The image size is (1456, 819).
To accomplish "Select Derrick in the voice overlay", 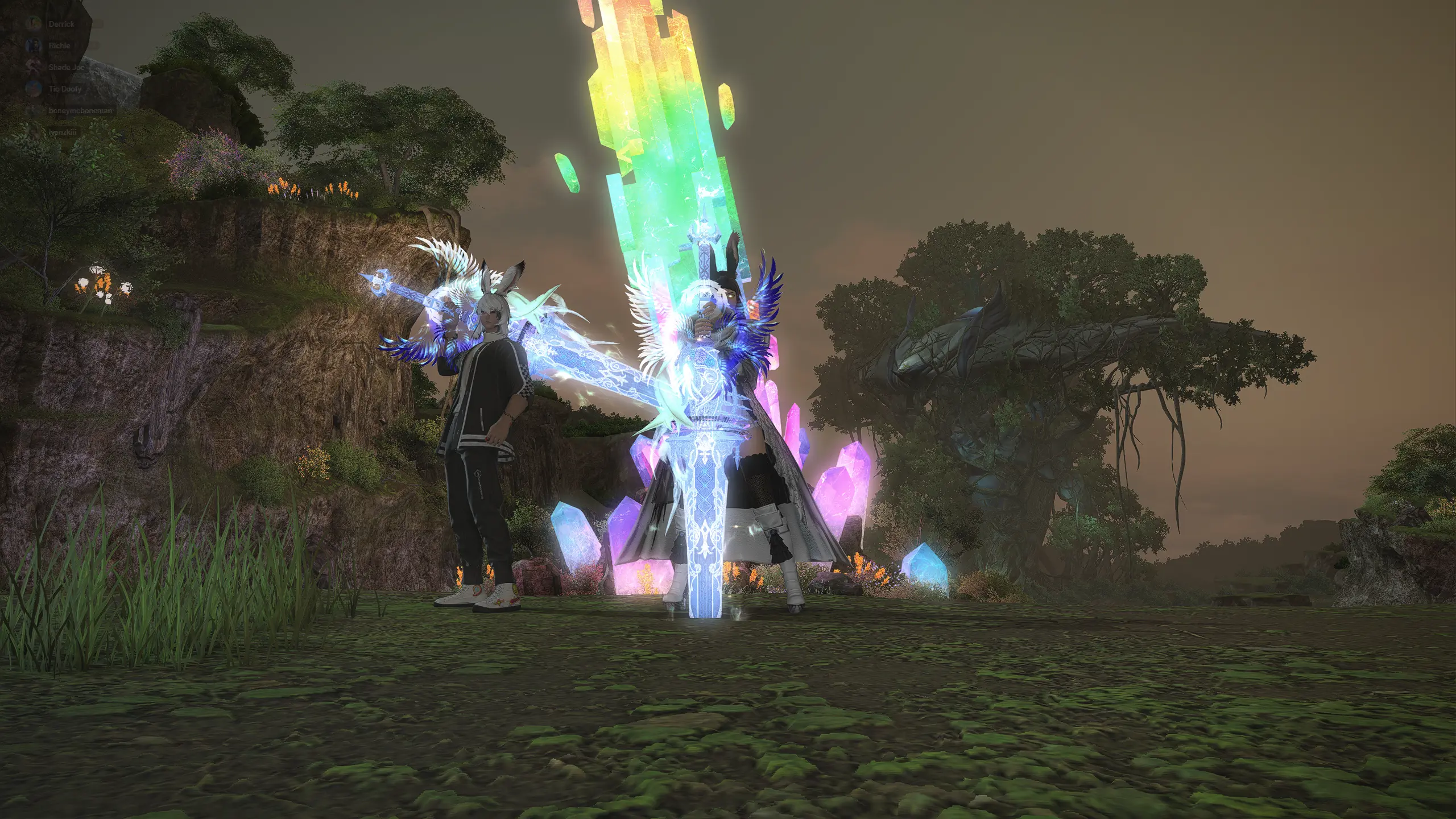I will coord(61,24).
